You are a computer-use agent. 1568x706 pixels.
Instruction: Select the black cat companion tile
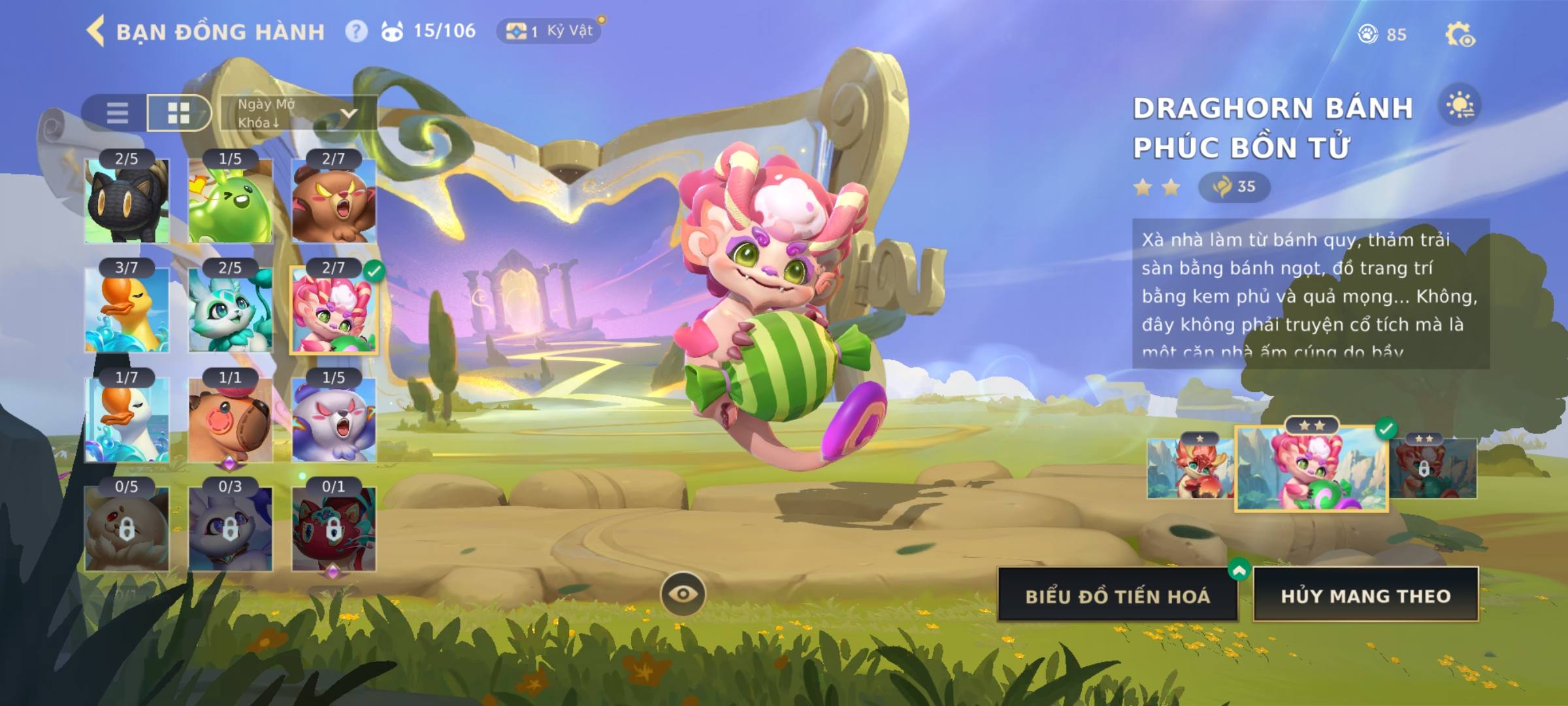click(x=127, y=201)
